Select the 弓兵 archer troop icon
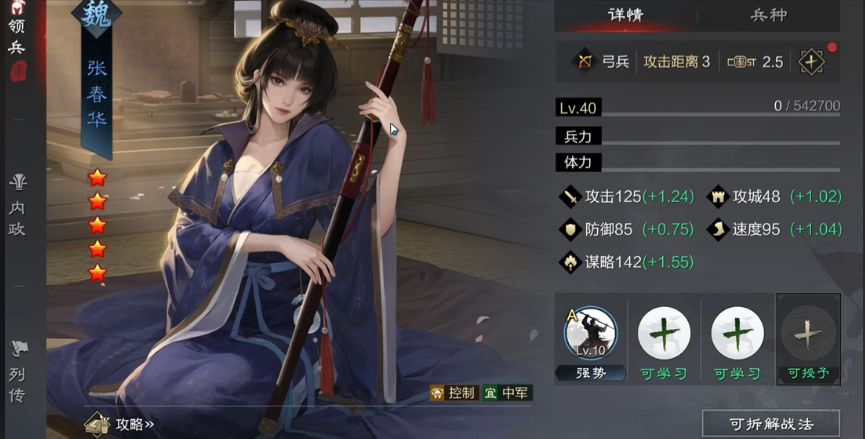The height and width of the screenshot is (439, 865). pyautogui.click(x=584, y=62)
